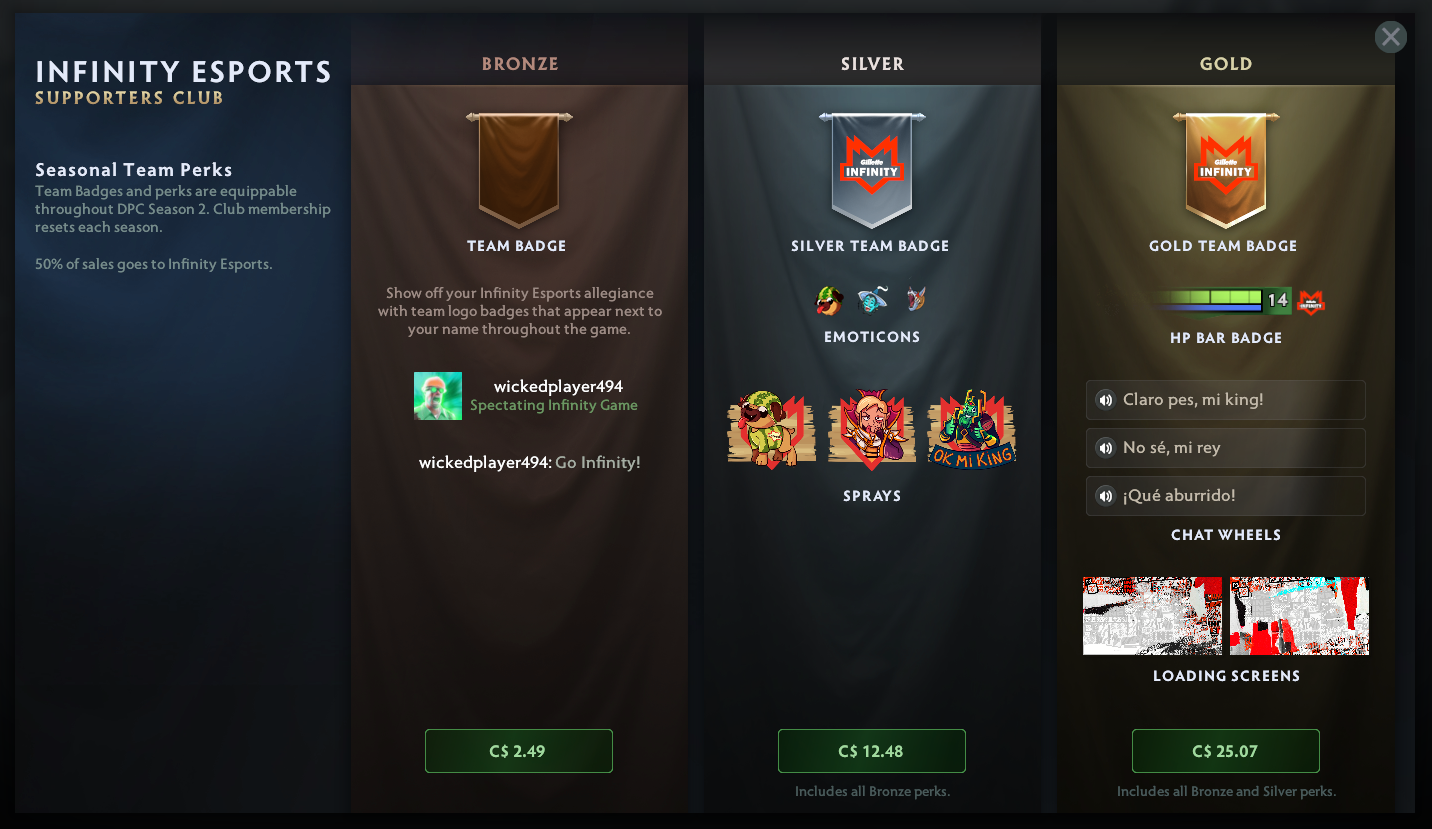Play the '¡Qué aburrido!' chat line
Viewport: 1432px width, 829px height.
coord(1105,496)
